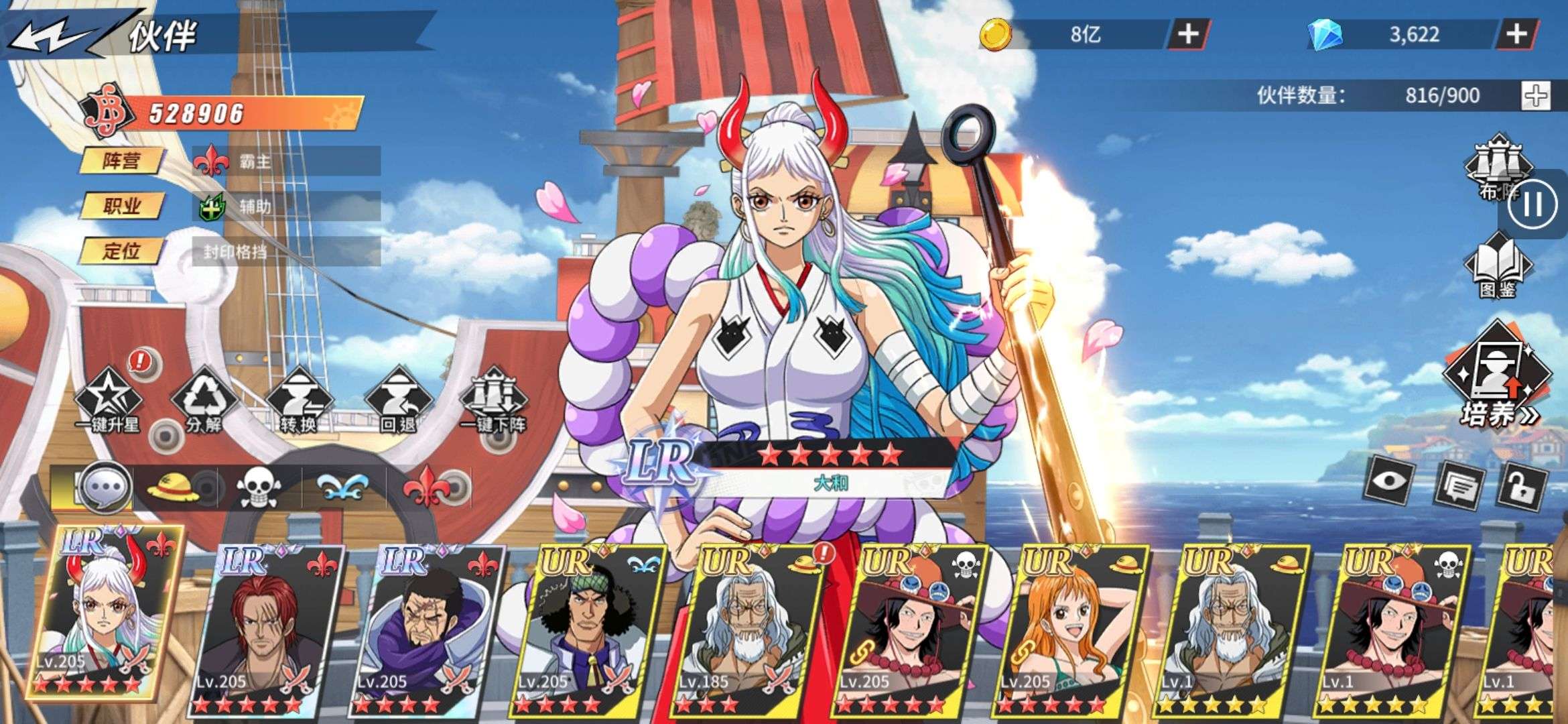Add more blue diamonds with the plus button
1568x724 pixels.
tap(1517, 34)
